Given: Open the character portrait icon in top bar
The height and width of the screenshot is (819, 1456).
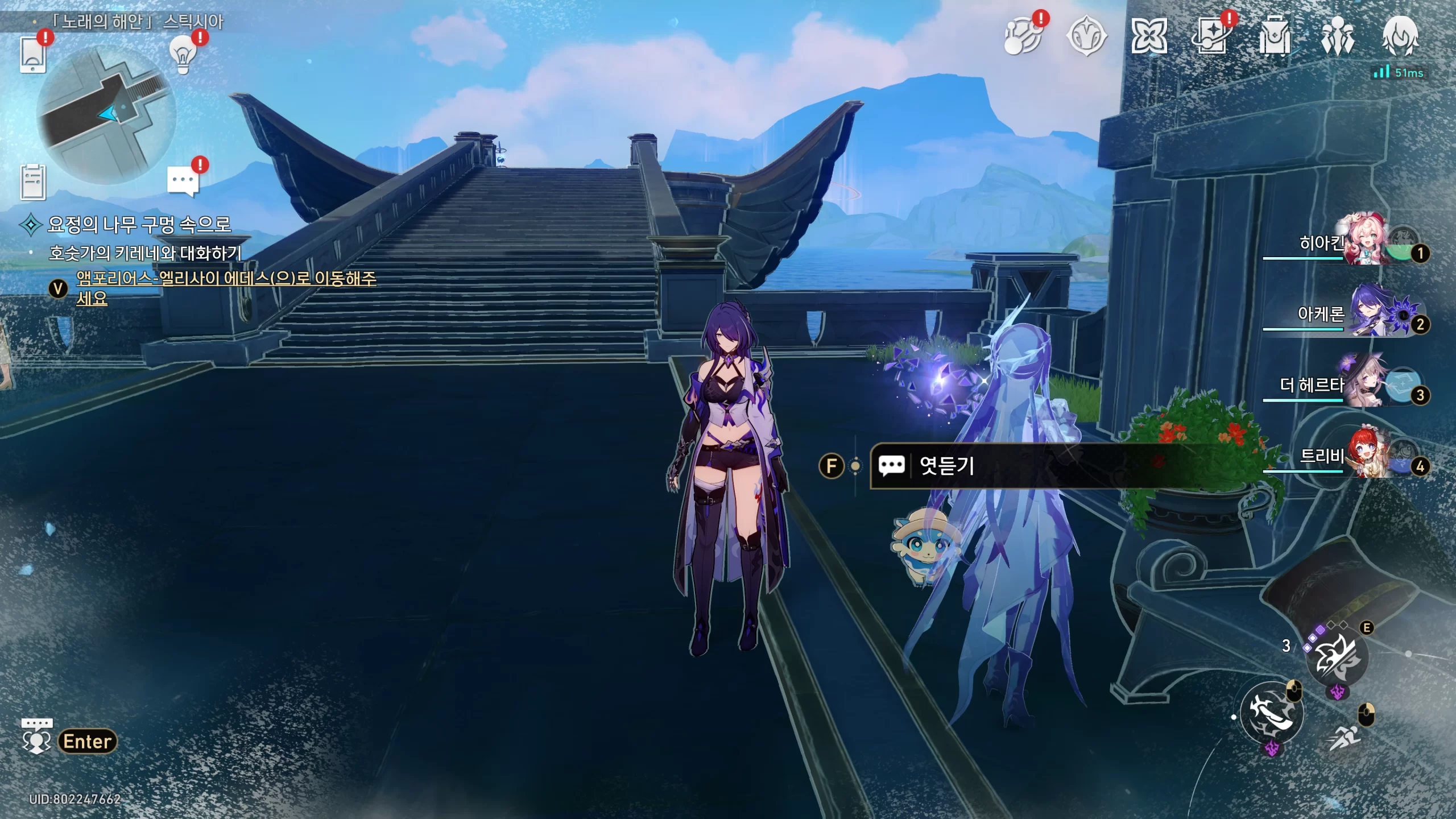Looking at the screenshot, I should coord(1400,36).
